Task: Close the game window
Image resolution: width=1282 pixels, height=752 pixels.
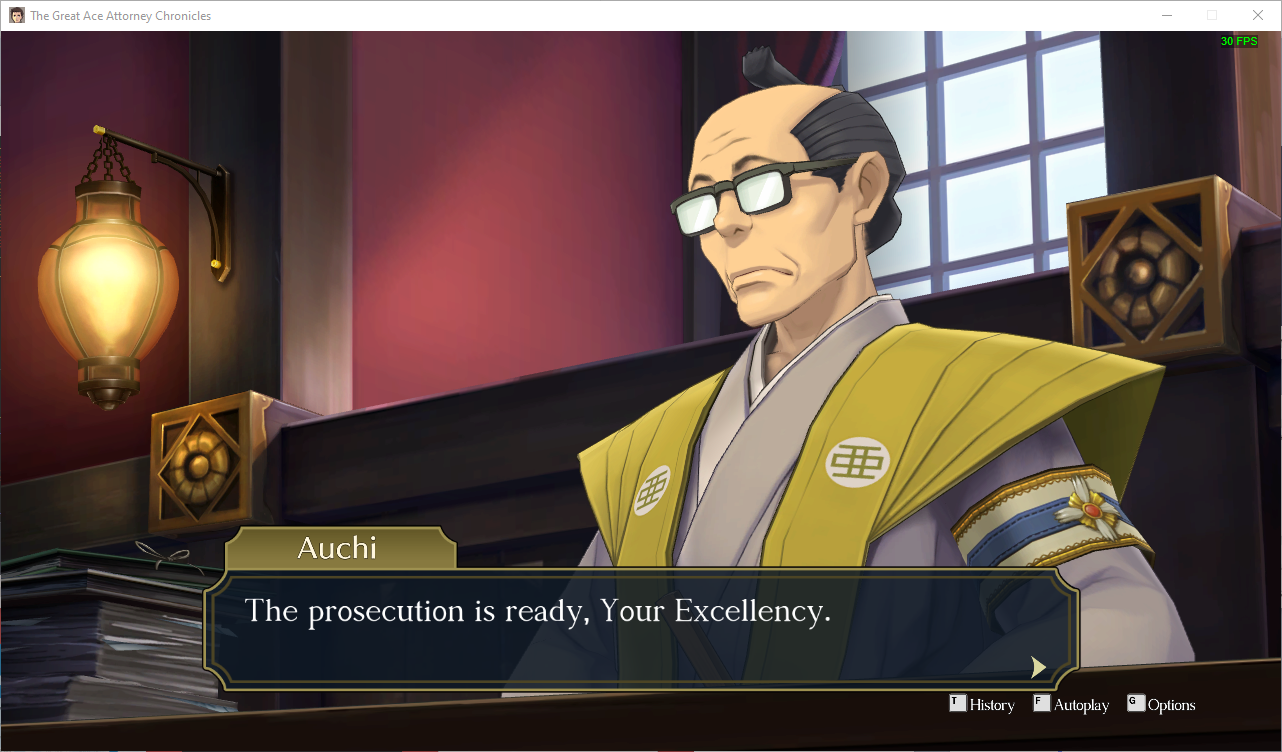Action: click(1257, 15)
